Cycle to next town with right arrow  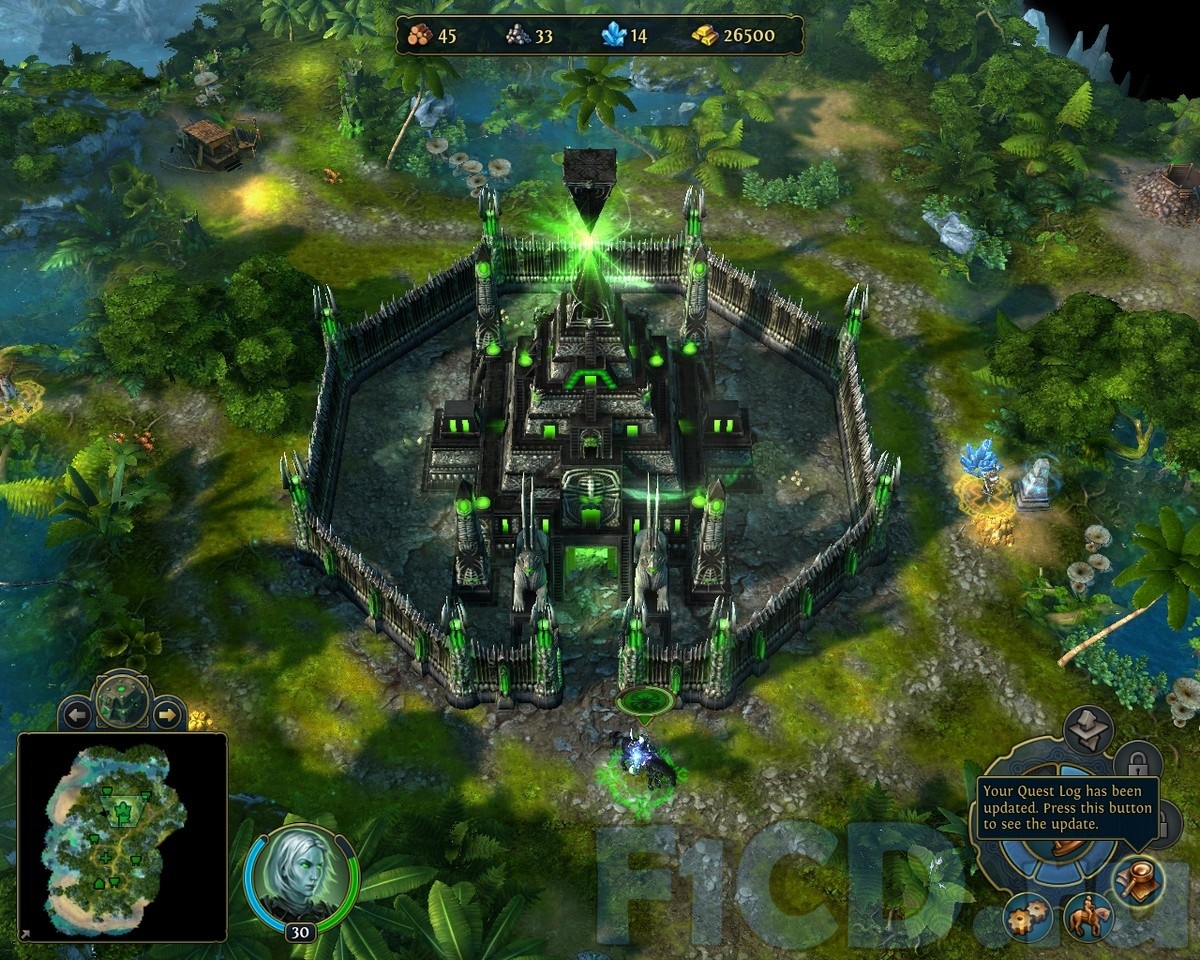tap(168, 715)
